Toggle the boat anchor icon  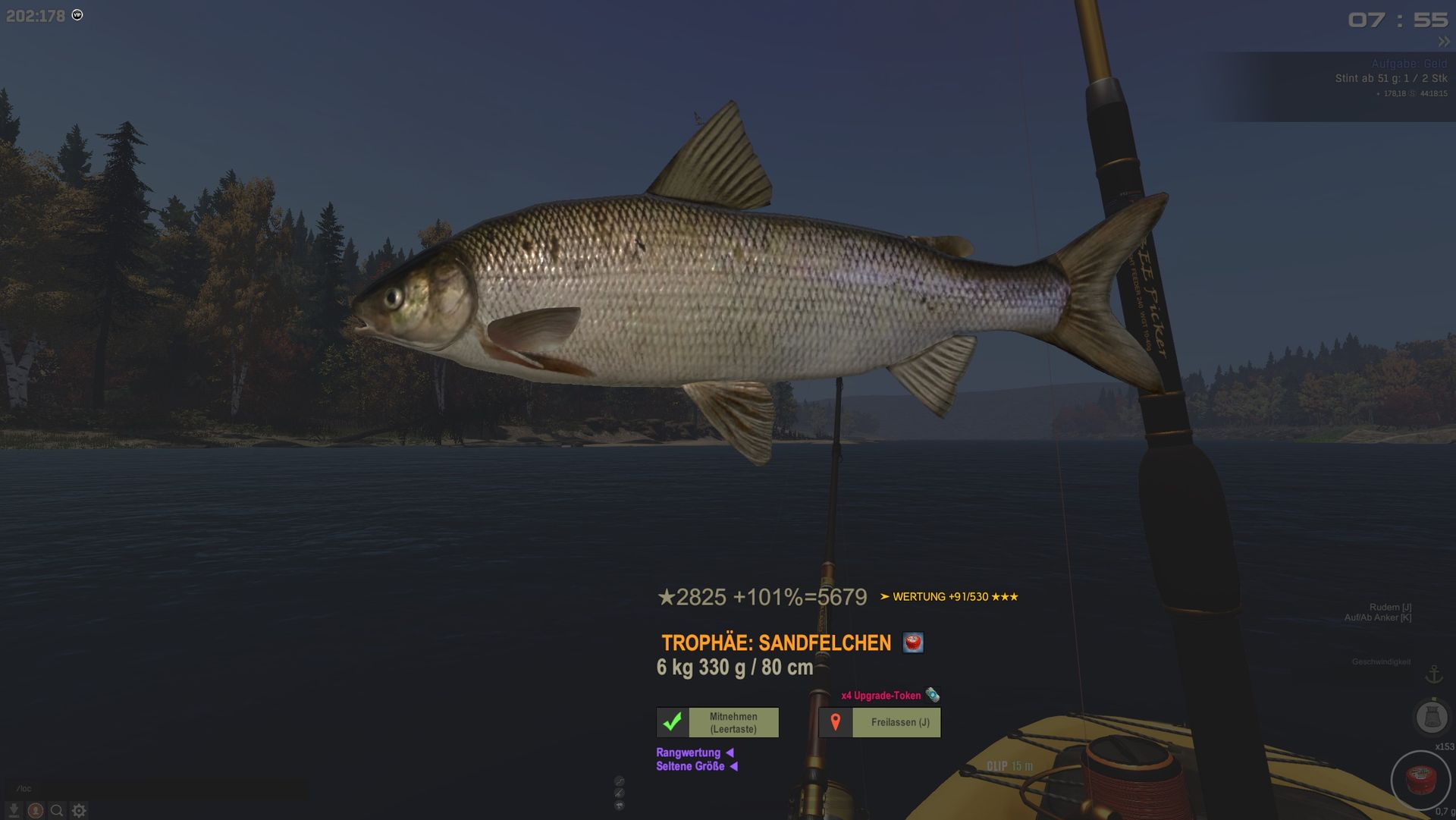tap(1433, 674)
